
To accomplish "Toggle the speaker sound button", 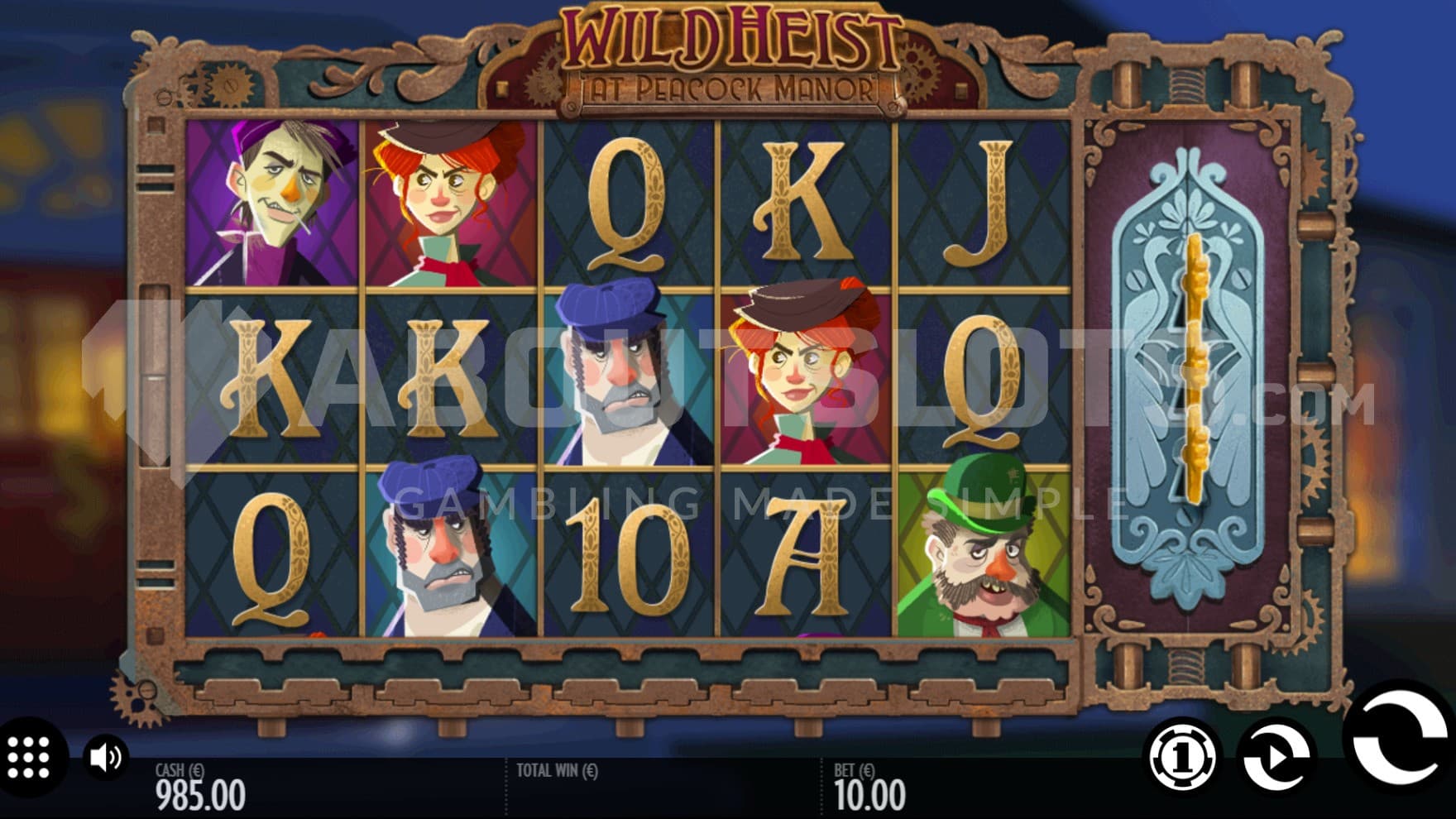I will click(x=106, y=757).
